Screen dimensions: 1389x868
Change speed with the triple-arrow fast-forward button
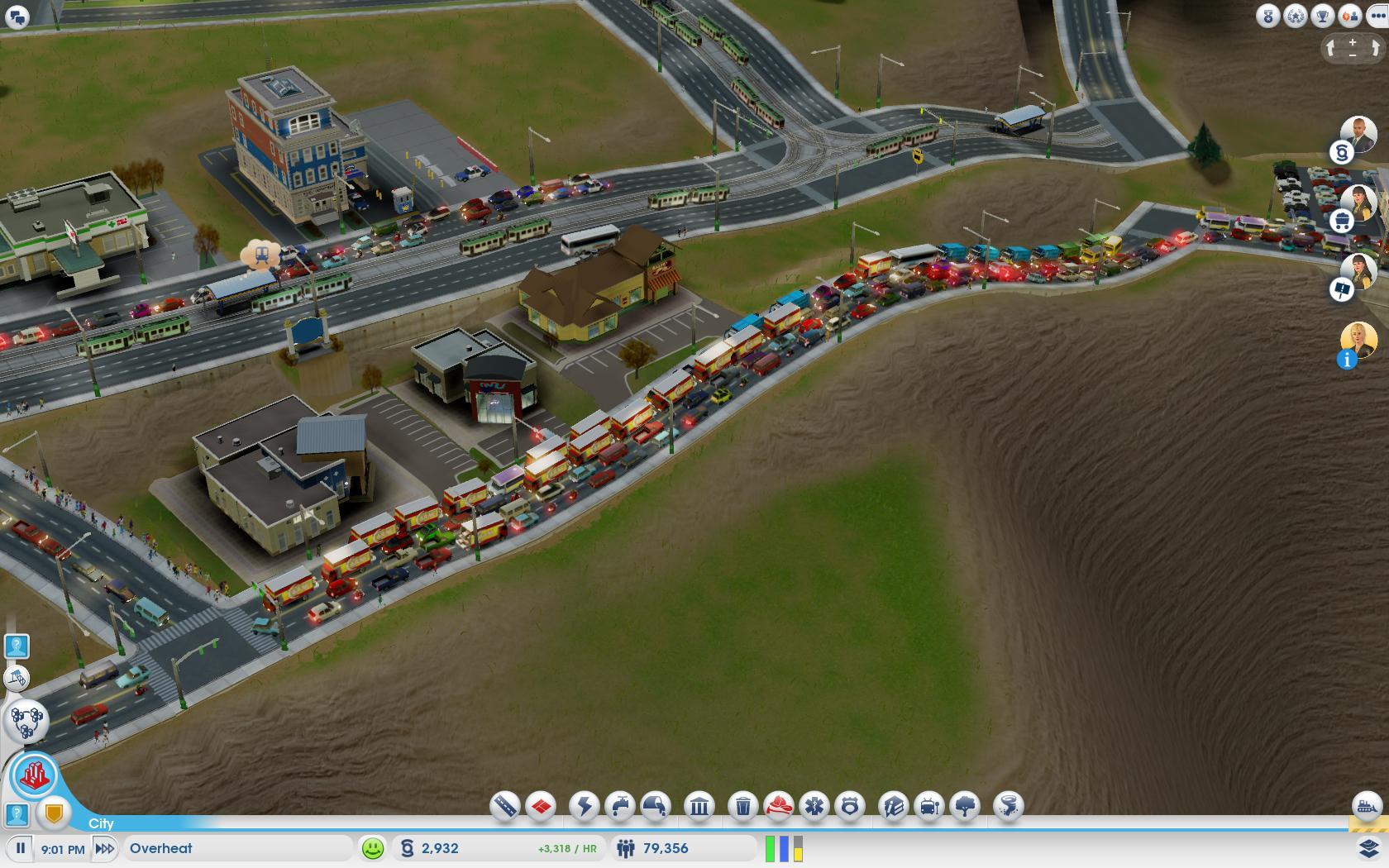pos(105,848)
